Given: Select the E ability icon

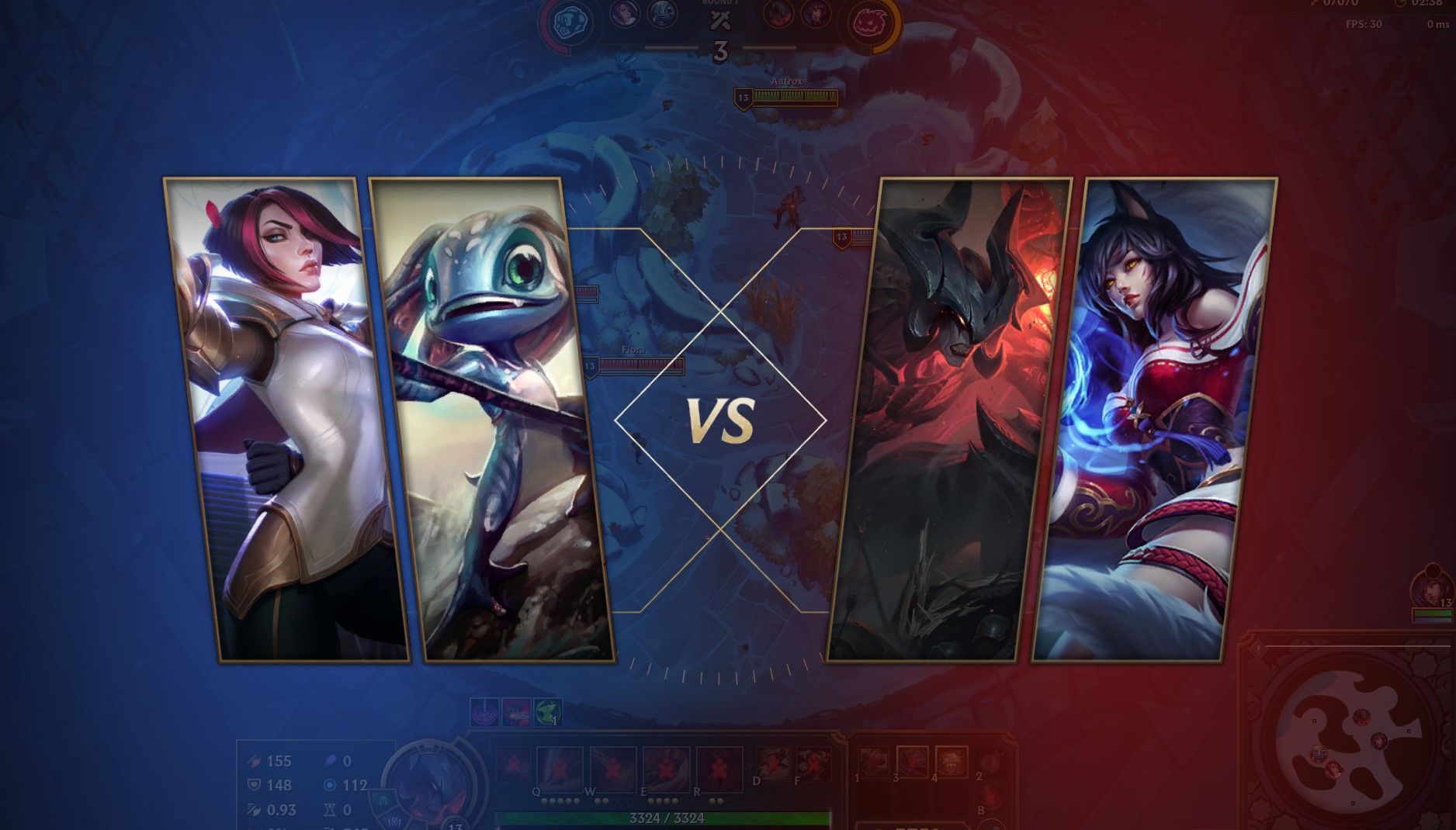Looking at the screenshot, I should tap(665, 764).
